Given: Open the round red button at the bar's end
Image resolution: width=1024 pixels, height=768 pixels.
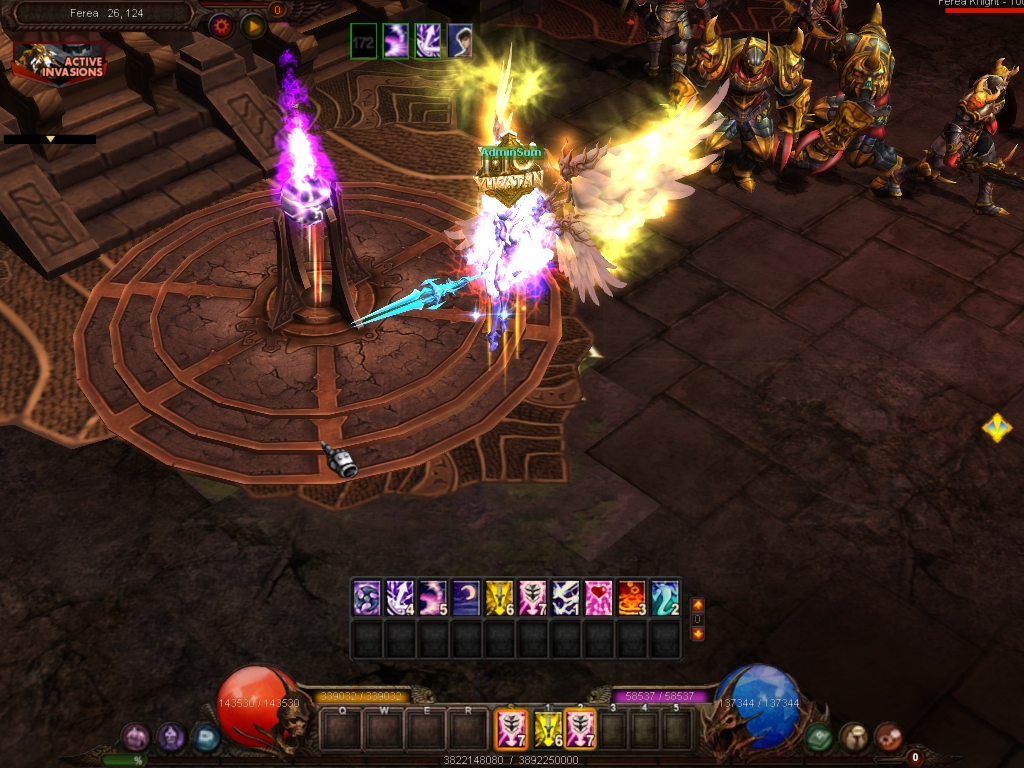Looking at the screenshot, I should [x=887, y=737].
